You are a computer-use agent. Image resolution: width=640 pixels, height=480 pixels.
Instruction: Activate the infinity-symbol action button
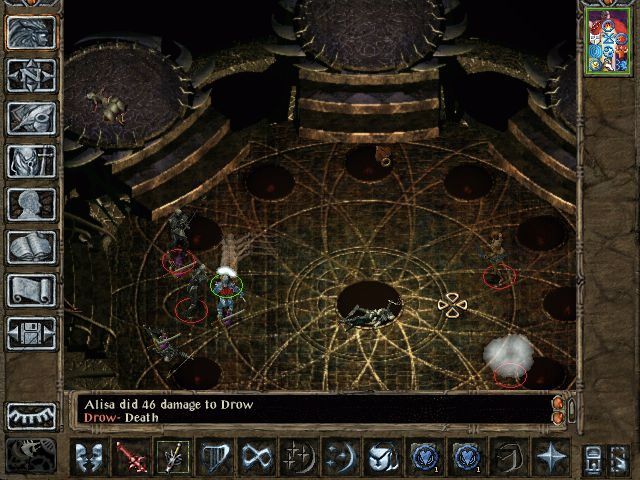[x=258, y=457]
